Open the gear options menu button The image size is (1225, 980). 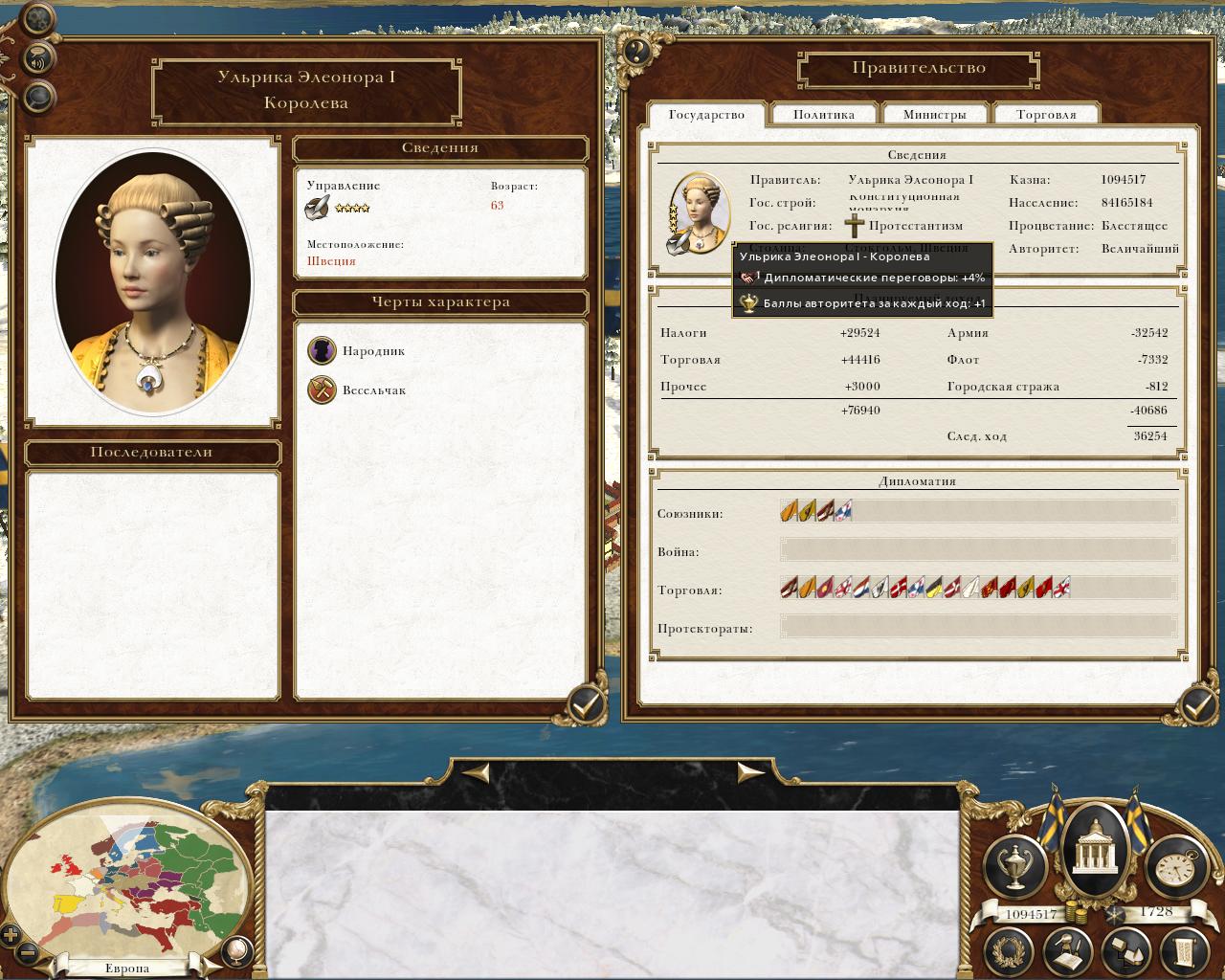click(37, 18)
